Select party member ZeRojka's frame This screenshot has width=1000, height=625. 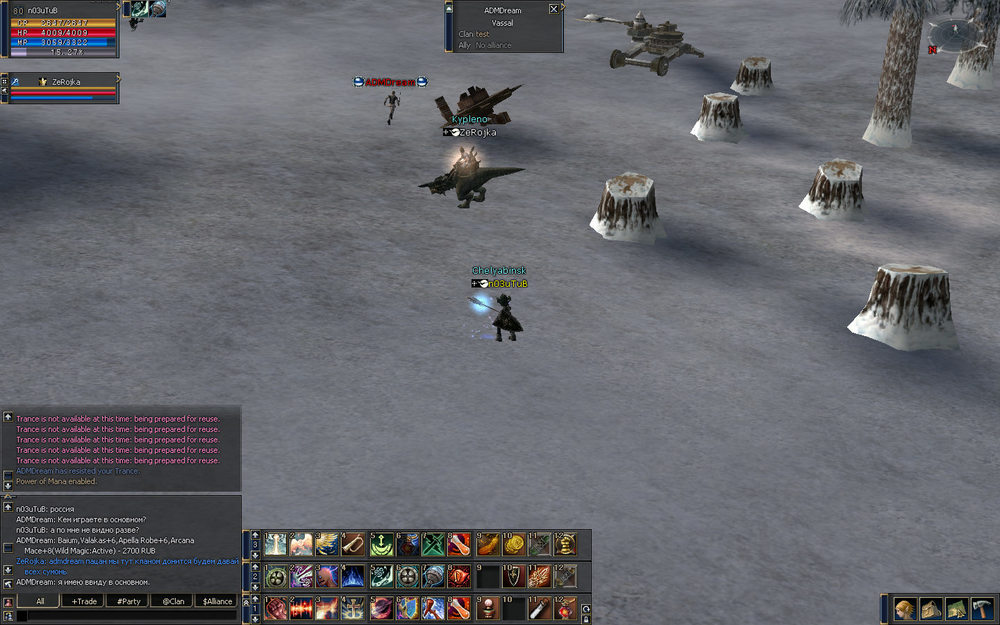[x=62, y=88]
